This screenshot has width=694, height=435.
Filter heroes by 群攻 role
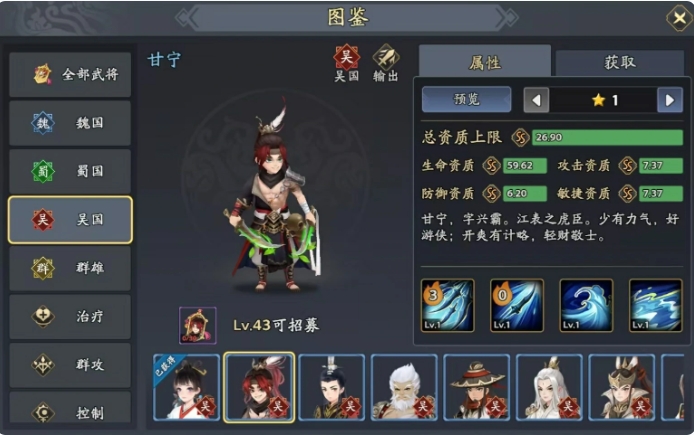pyautogui.click(x=70, y=365)
